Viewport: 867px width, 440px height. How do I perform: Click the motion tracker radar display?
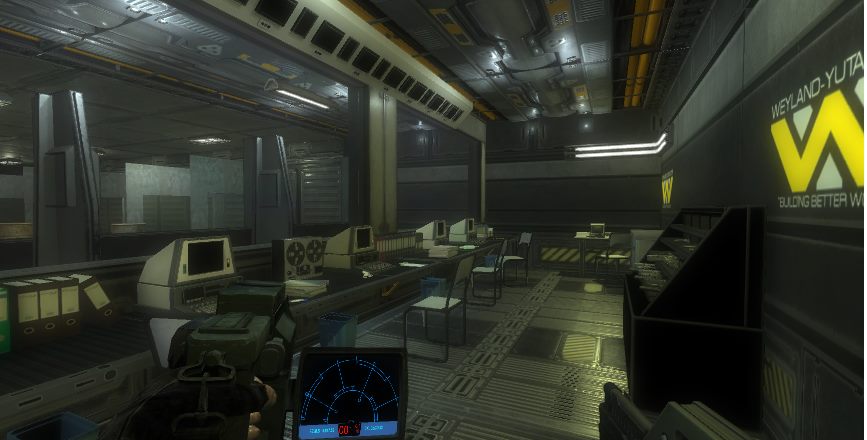click(x=351, y=395)
